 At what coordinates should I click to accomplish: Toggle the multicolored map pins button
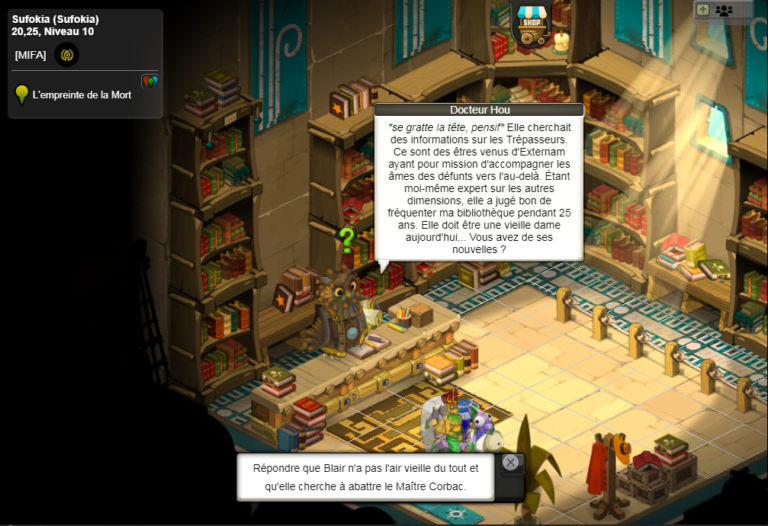tap(150, 81)
